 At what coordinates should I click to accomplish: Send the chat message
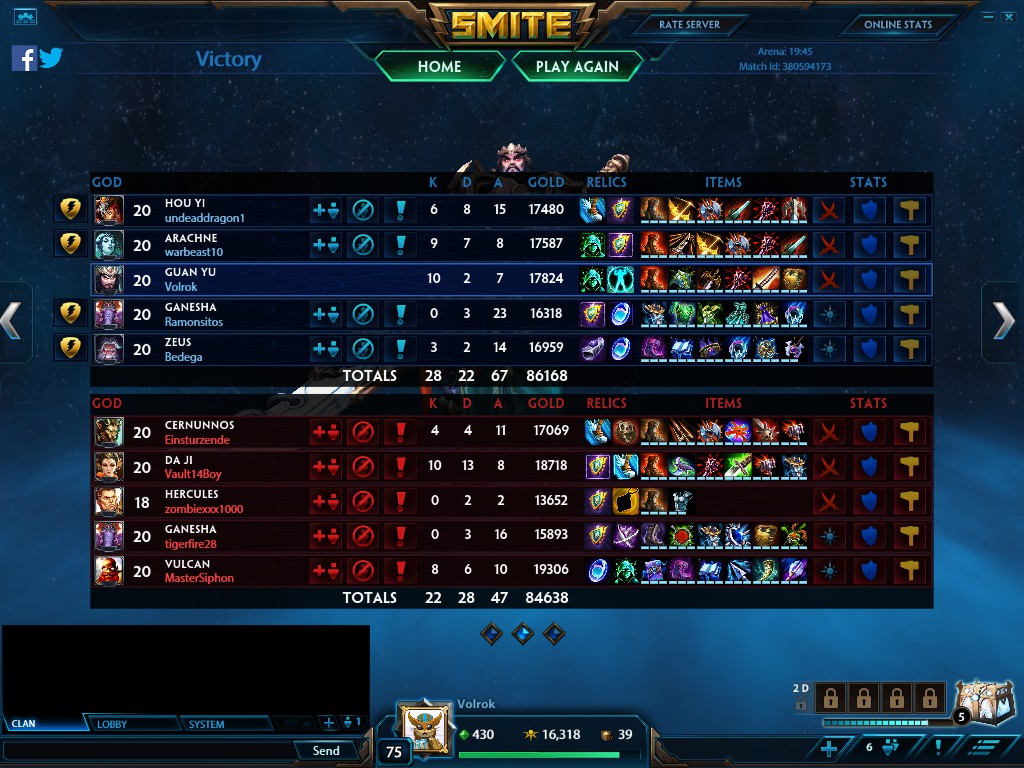[x=326, y=750]
